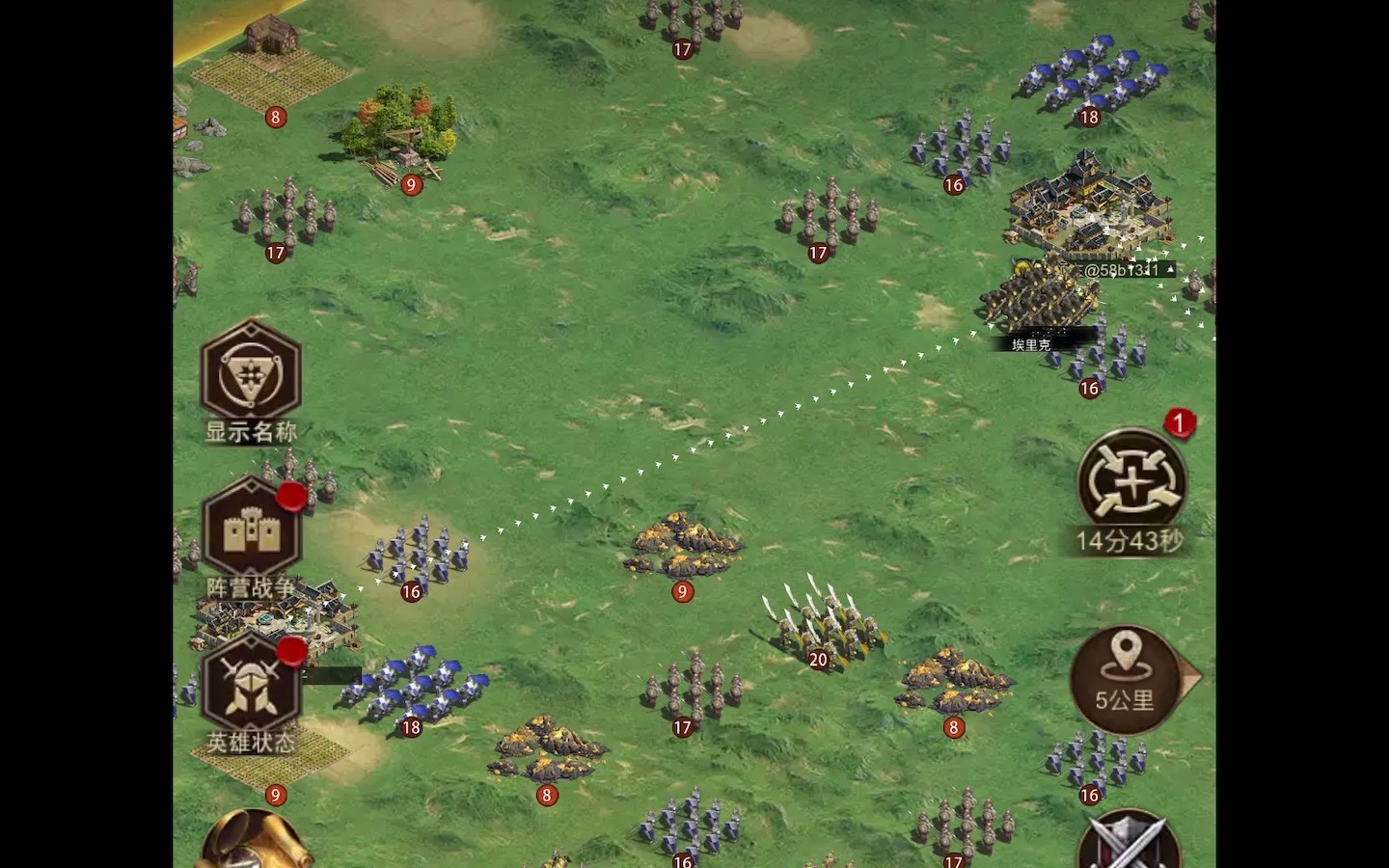Toggle the 显示名称 show-names button
Viewport: 1389px width, 868px height.
(251, 373)
